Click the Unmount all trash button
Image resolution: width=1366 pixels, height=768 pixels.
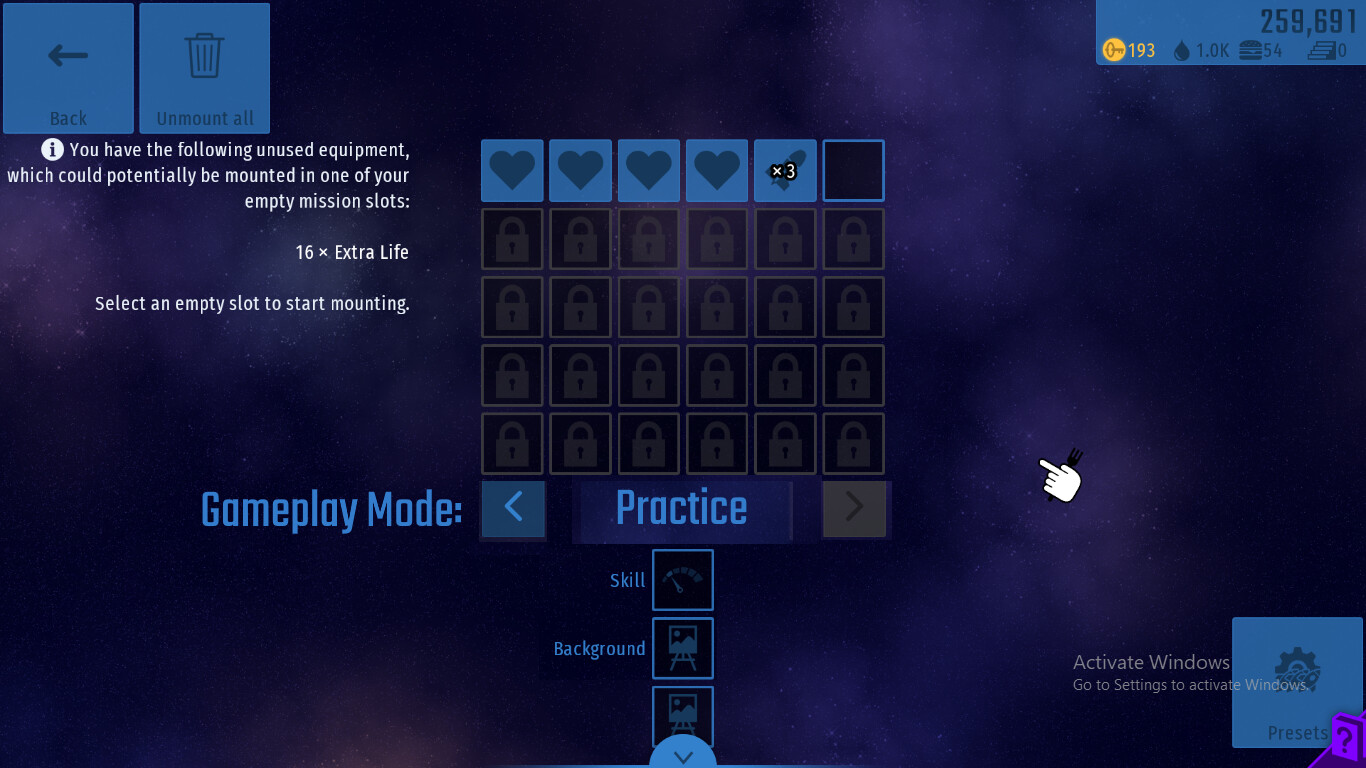pyautogui.click(x=205, y=68)
